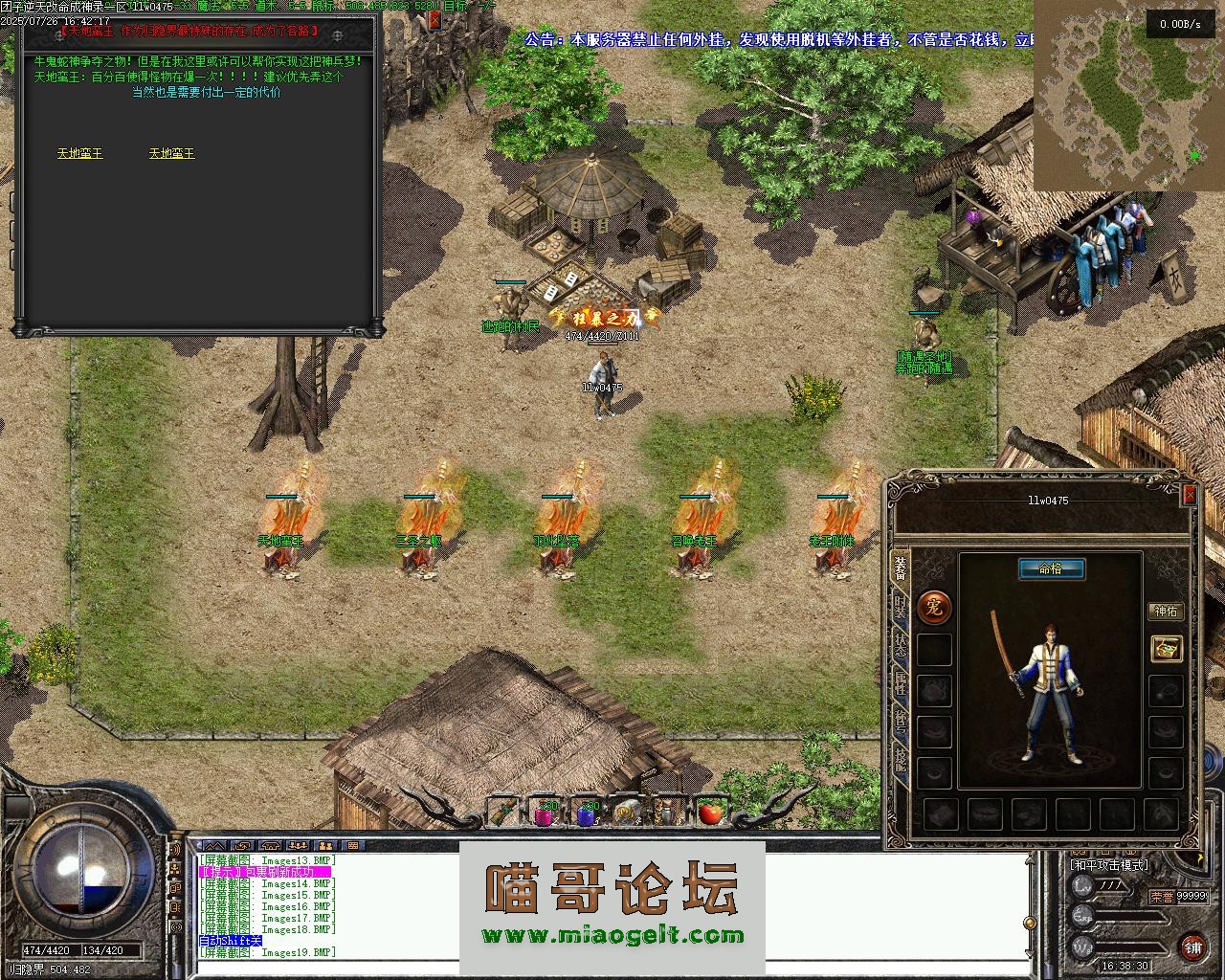Click the round 宠 pet button
Image resolution: width=1225 pixels, height=980 pixels.
934,606
